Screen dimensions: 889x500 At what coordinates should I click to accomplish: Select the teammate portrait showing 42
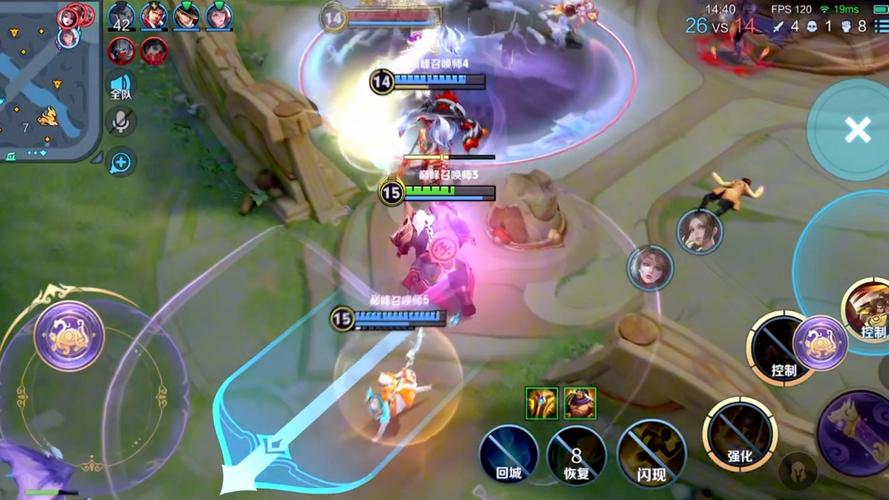(122, 17)
